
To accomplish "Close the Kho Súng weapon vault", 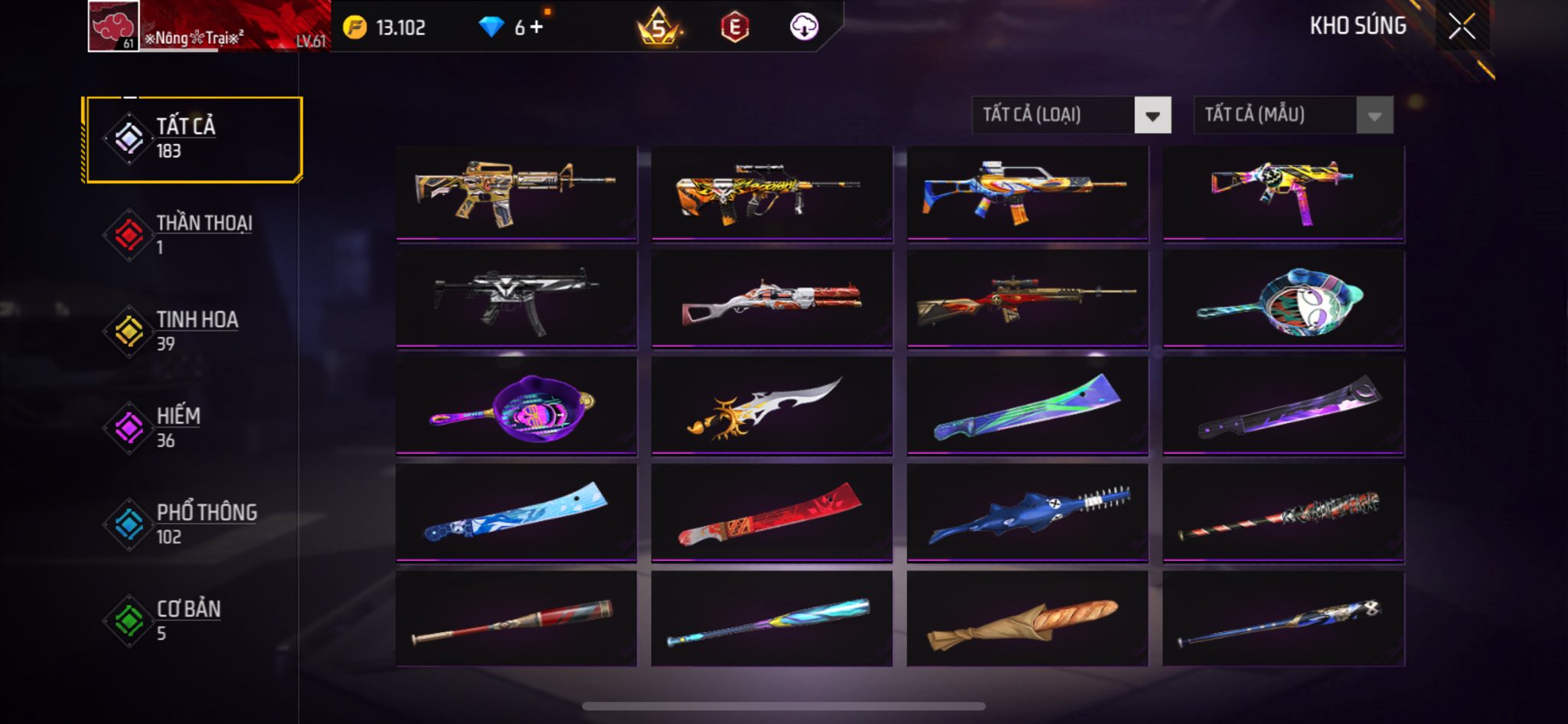I will point(1461,27).
